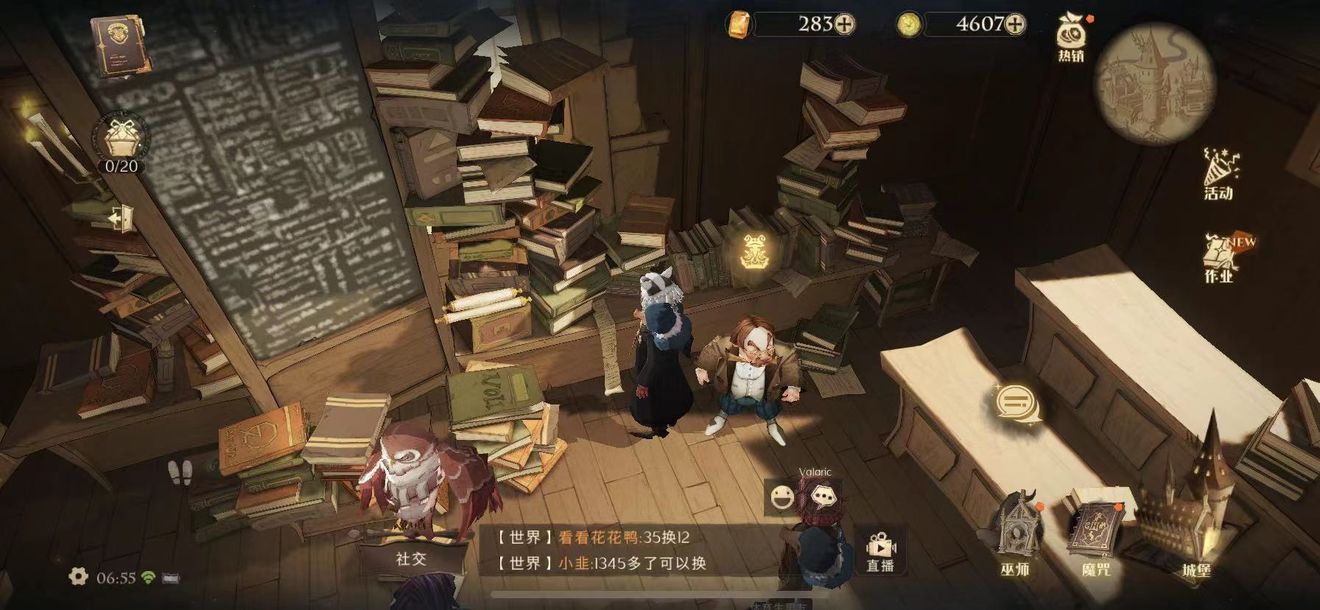The image size is (1320, 610).
Task: Add more gold cards with the plus button
Action: point(845,25)
